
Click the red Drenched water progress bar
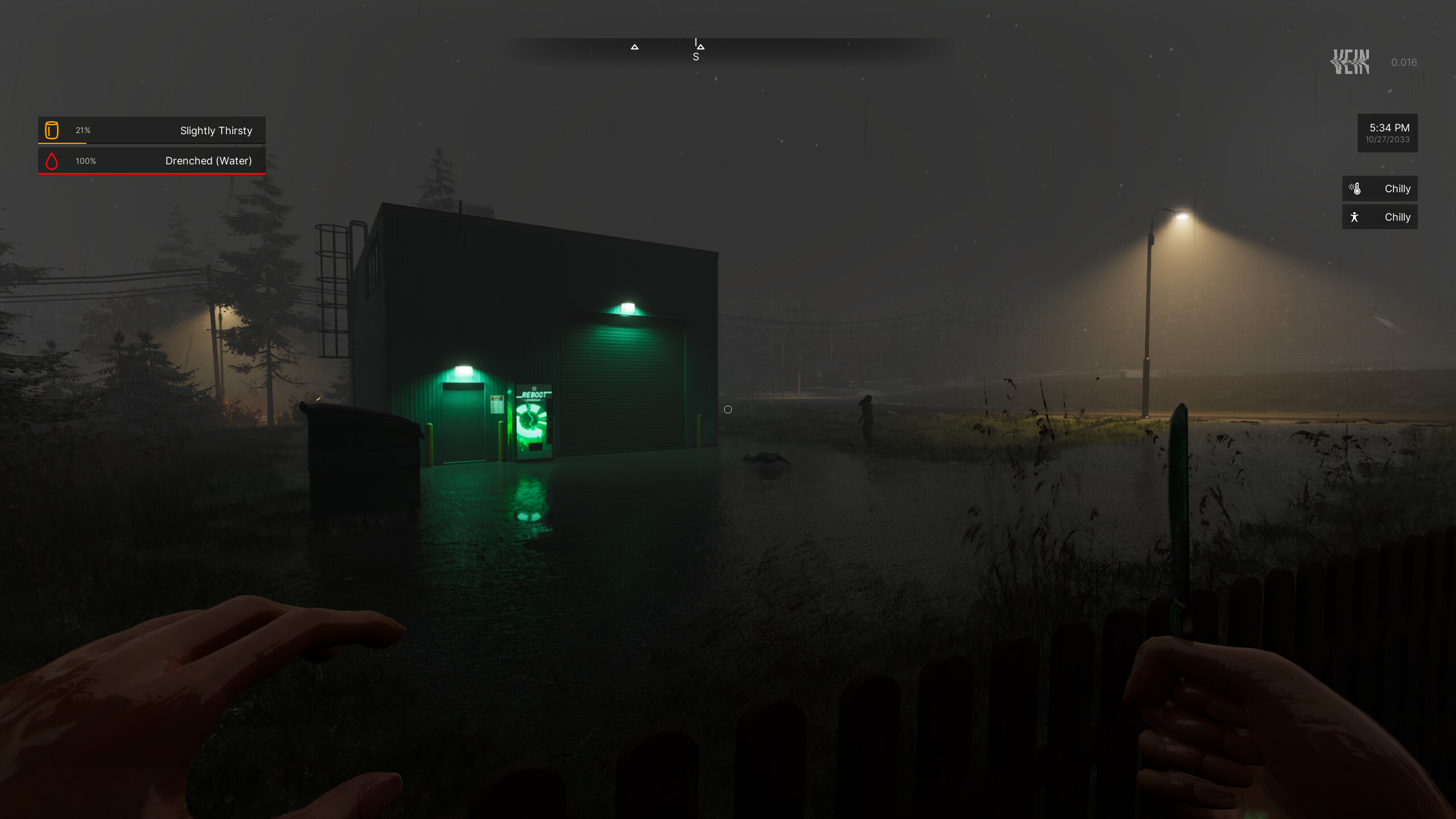tap(151, 173)
